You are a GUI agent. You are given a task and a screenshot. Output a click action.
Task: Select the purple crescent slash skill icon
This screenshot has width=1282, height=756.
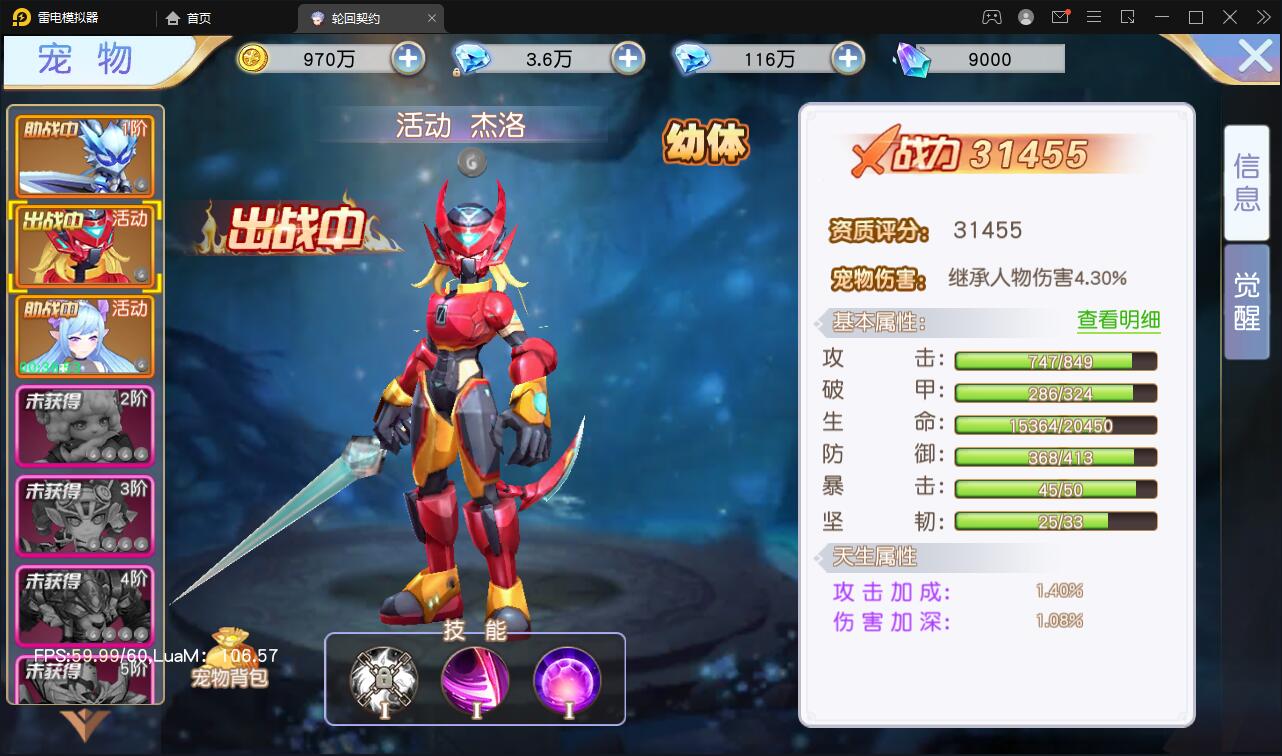coord(475,679)
